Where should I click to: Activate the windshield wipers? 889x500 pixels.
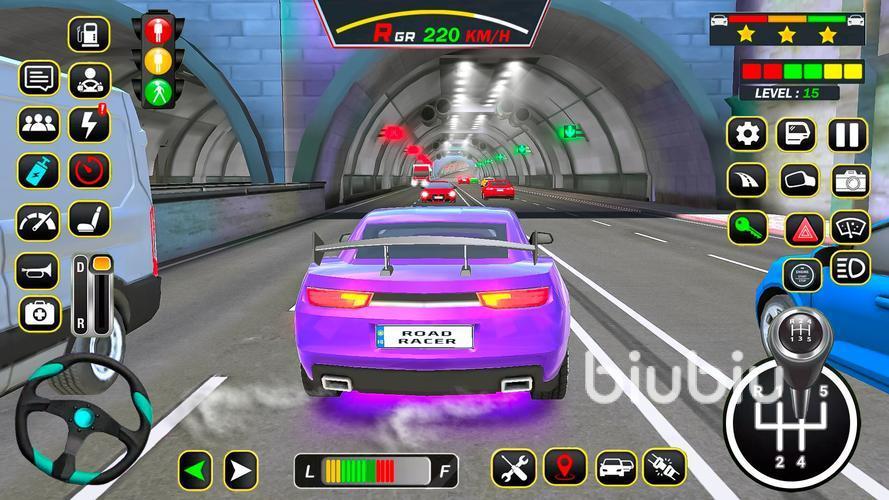851,228
